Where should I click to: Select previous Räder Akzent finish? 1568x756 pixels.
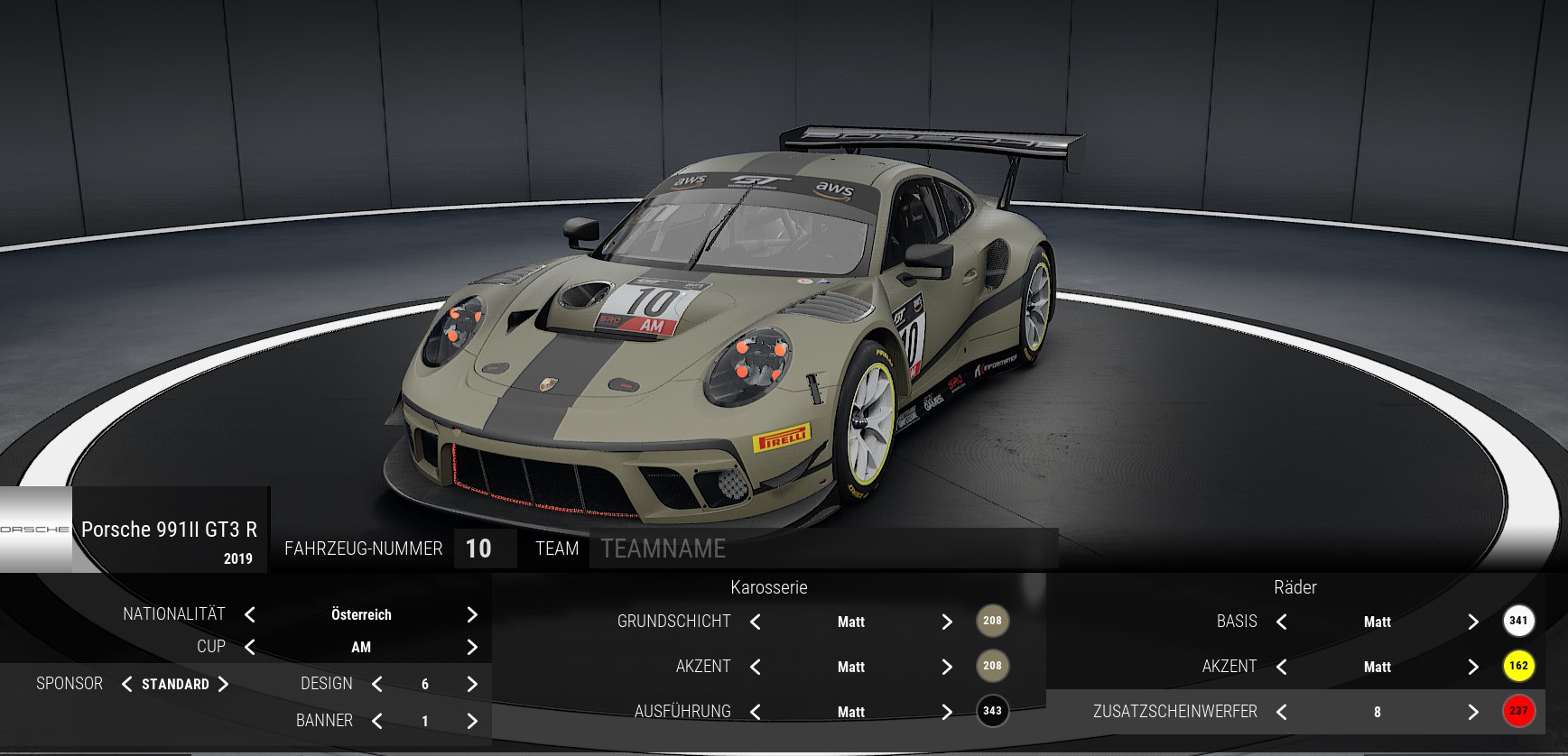[x=1282, y=667]
